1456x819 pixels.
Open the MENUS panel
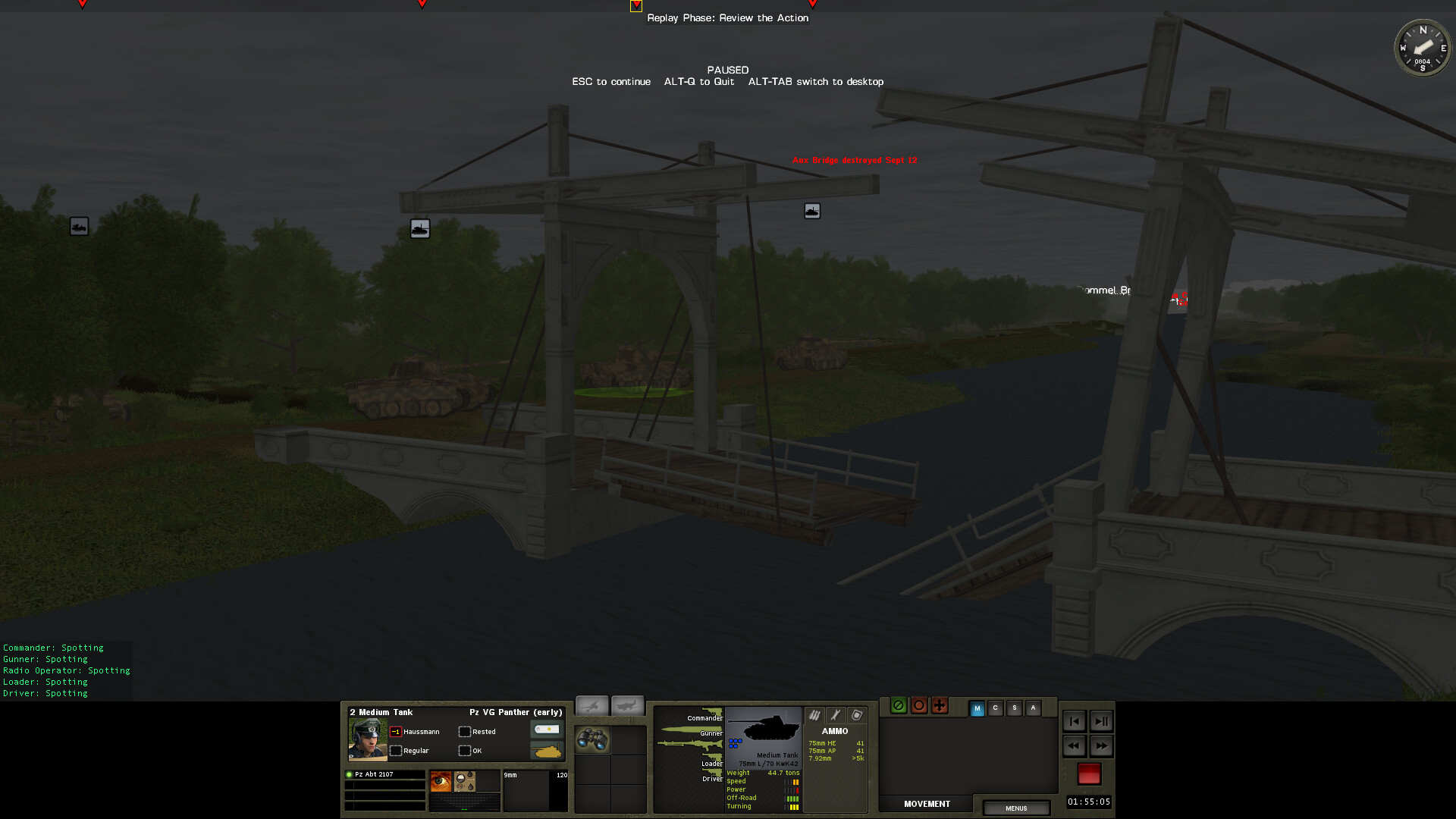point(1015,808)
